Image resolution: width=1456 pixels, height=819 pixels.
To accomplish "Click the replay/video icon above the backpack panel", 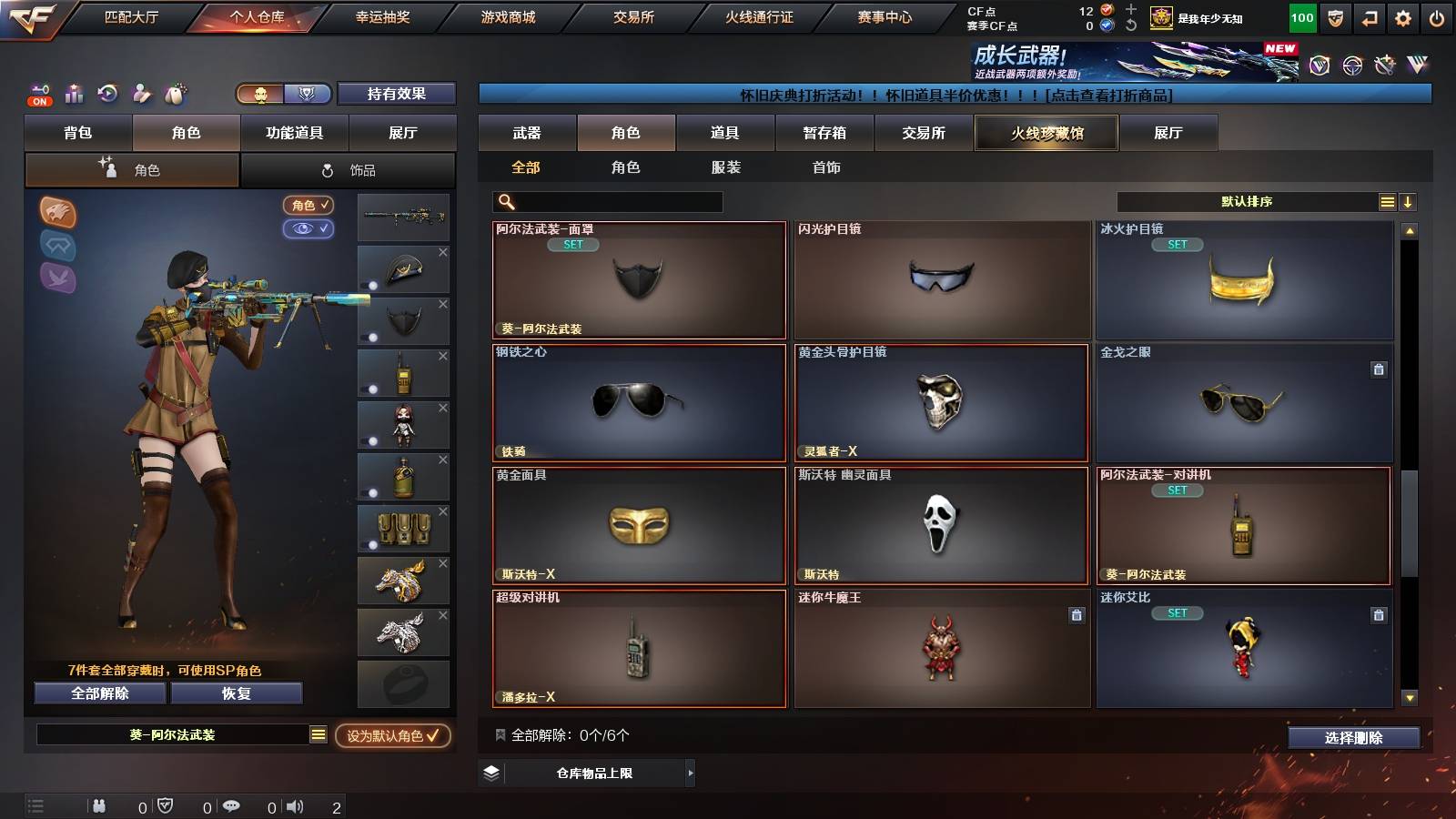I will click(106, 94).
